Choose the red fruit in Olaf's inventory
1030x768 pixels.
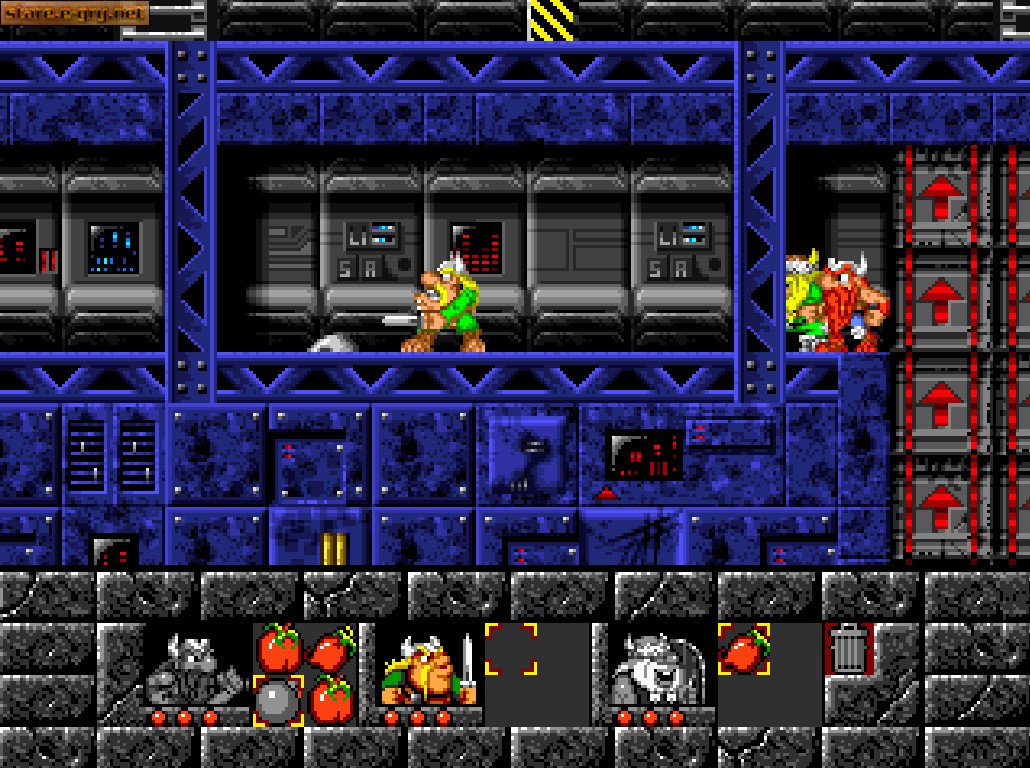(x=743, y=648)
